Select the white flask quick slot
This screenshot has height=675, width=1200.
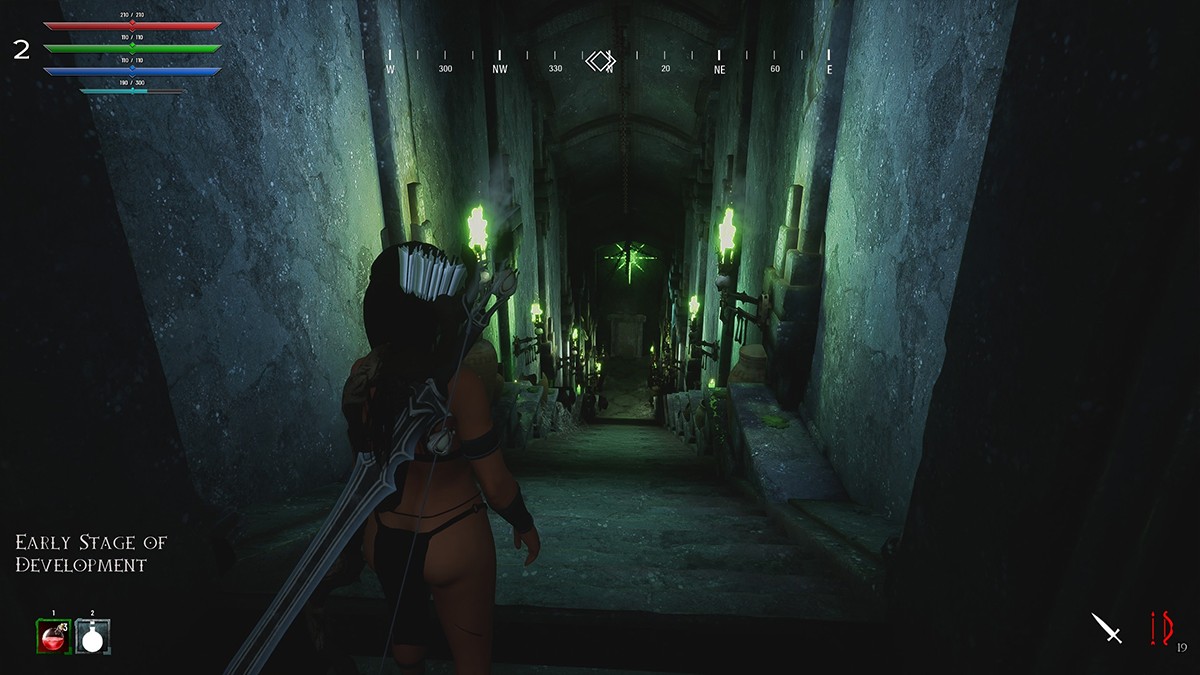(x=93, y=636)
